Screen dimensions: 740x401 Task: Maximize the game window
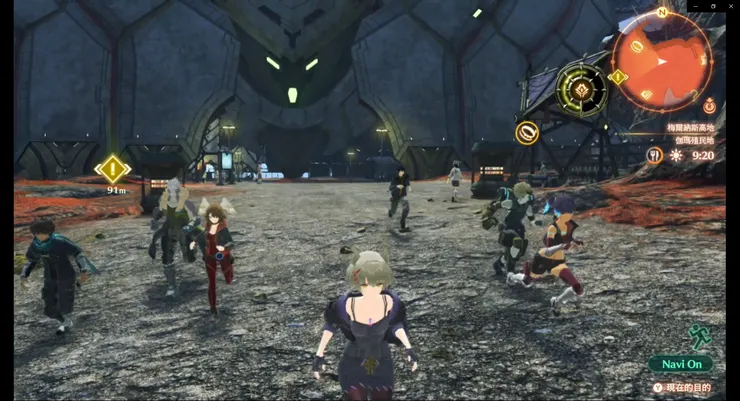coord(714,6)
